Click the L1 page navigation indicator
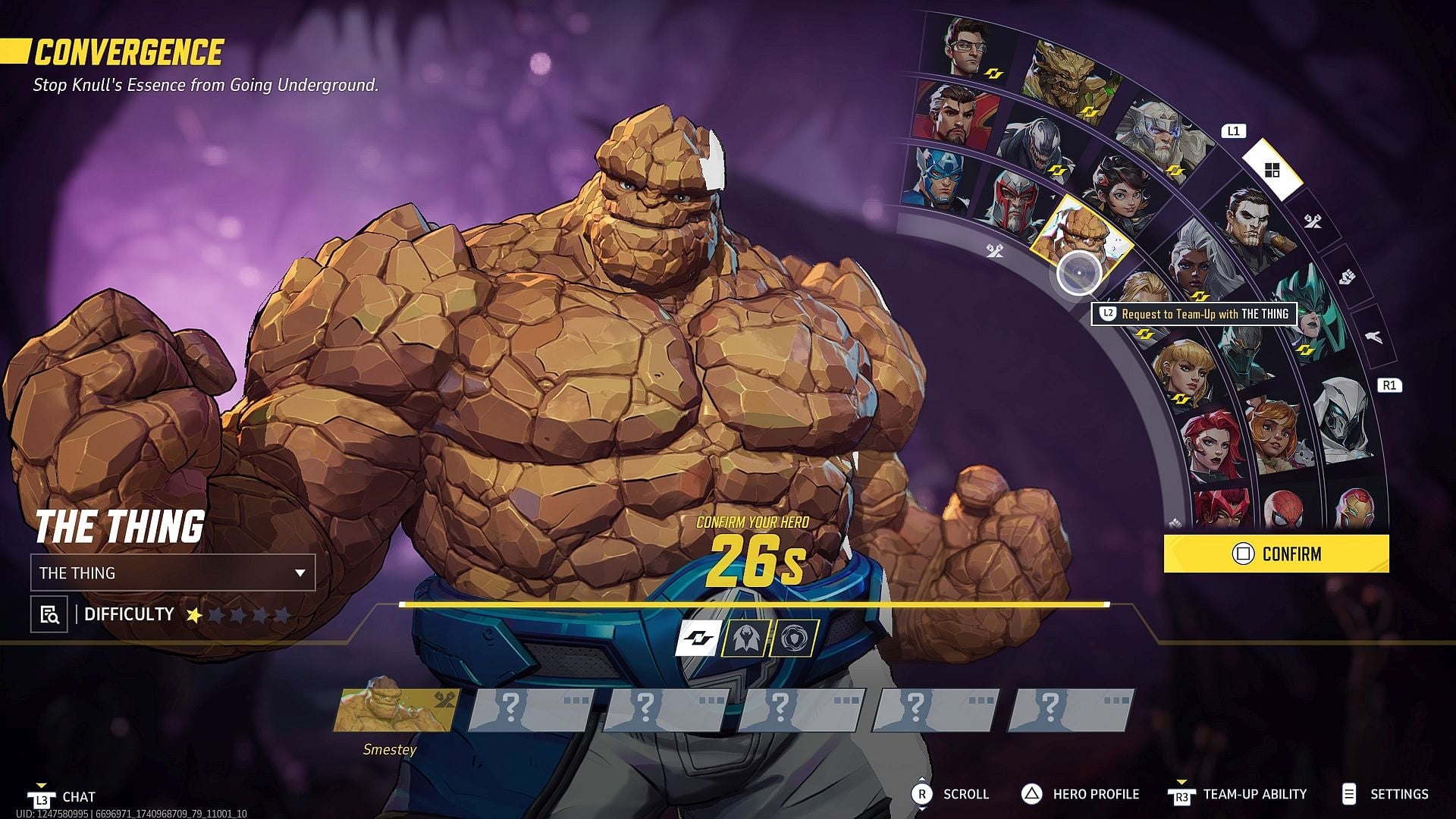 (x=1235, y=130)
